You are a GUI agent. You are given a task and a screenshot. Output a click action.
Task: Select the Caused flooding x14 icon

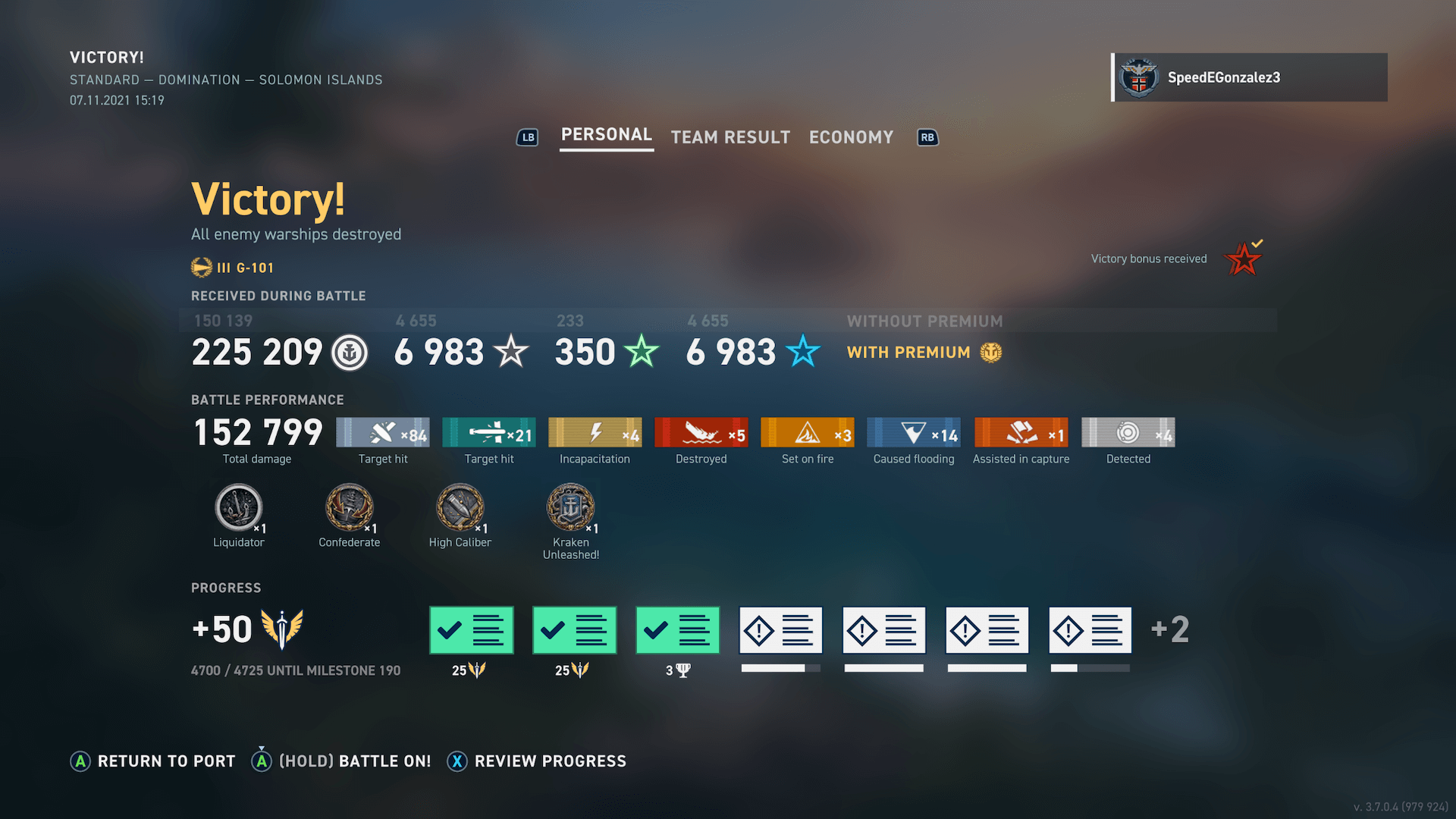click(x=913, y=432)
